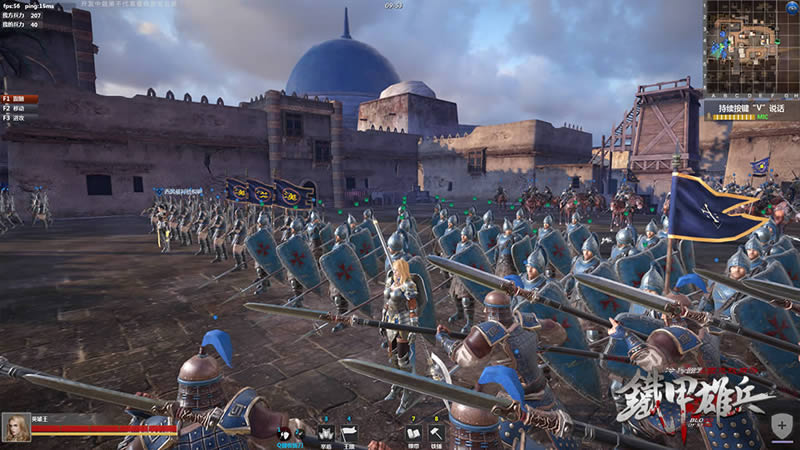Click the blonde hero portrait
The height and width of the screenshot is (450, 800).
click(x=15, y=427)
